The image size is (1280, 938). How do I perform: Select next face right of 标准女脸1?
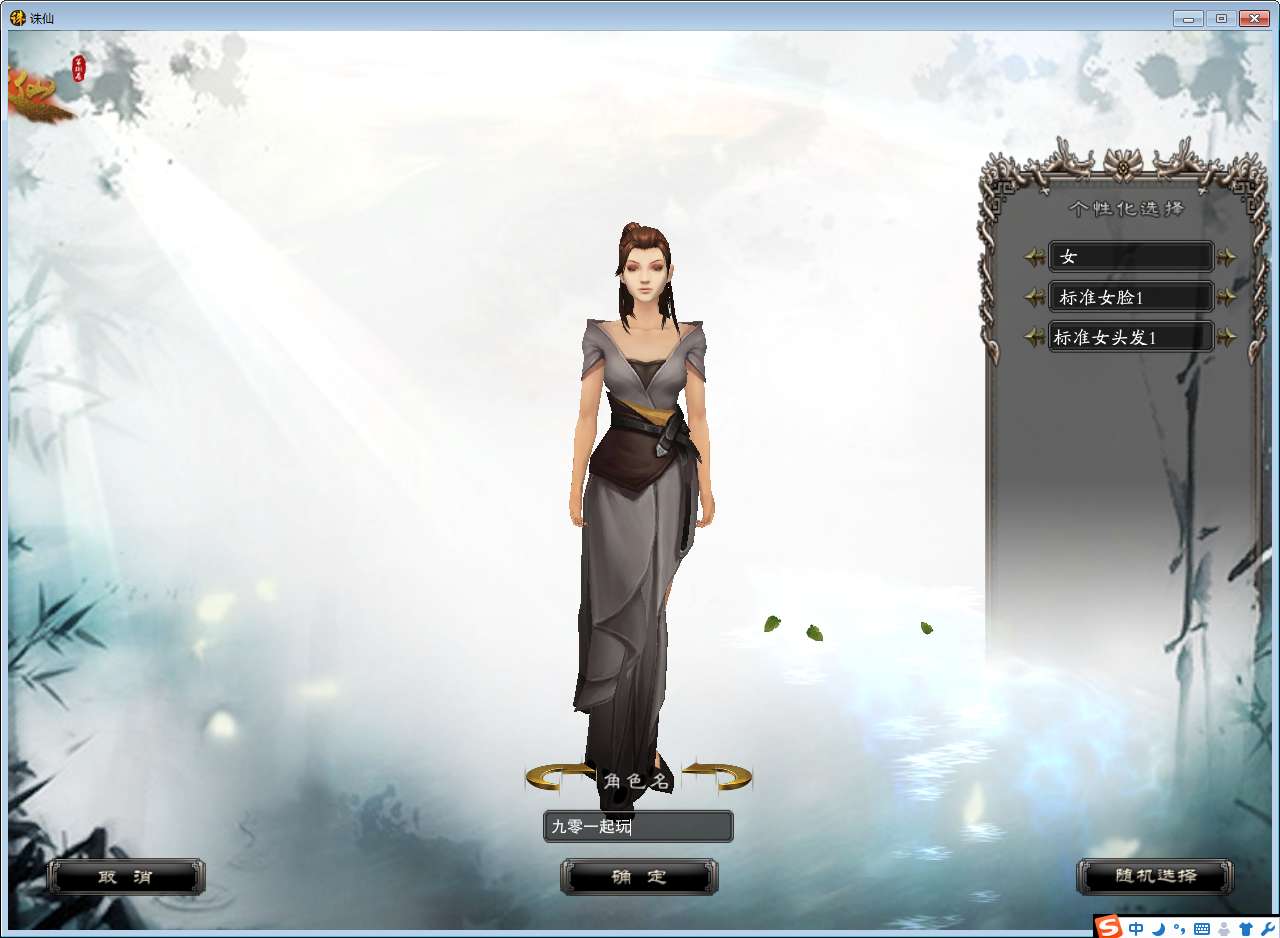(1227, 298)
